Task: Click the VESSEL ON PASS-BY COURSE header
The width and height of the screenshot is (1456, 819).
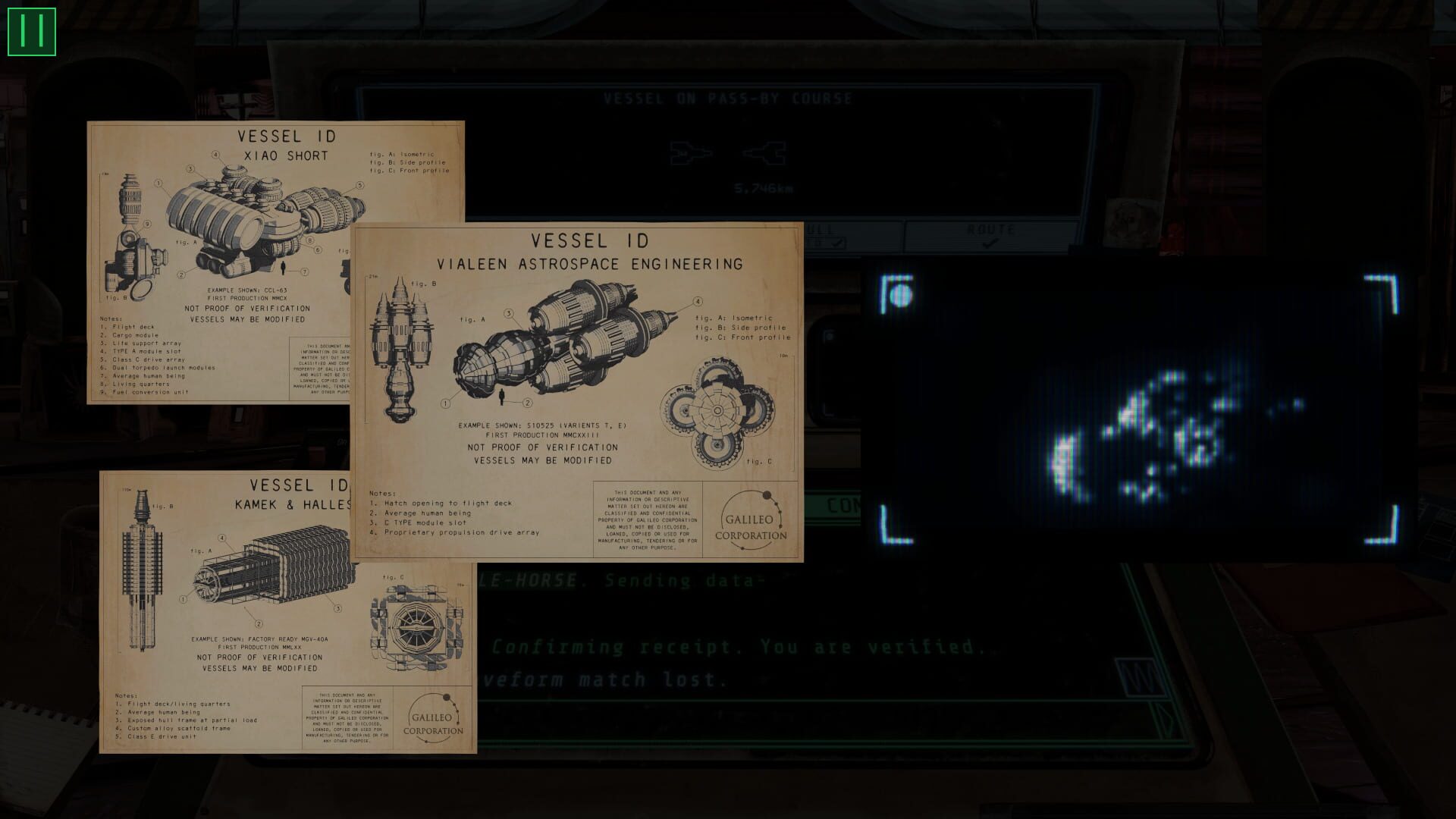Action: (x=727, y=97)
